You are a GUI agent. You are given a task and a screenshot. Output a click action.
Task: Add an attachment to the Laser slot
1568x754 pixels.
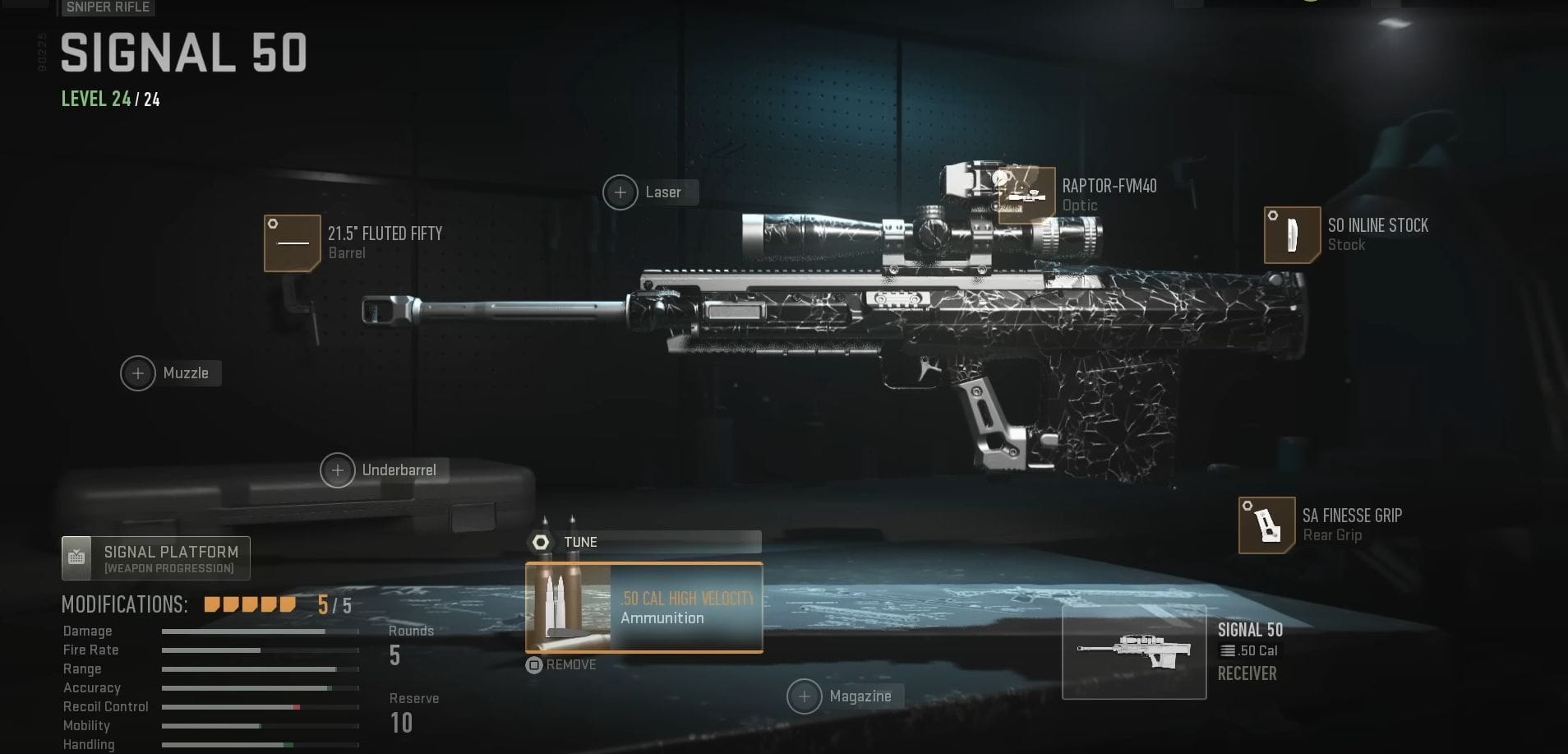(x=622, y=192)
